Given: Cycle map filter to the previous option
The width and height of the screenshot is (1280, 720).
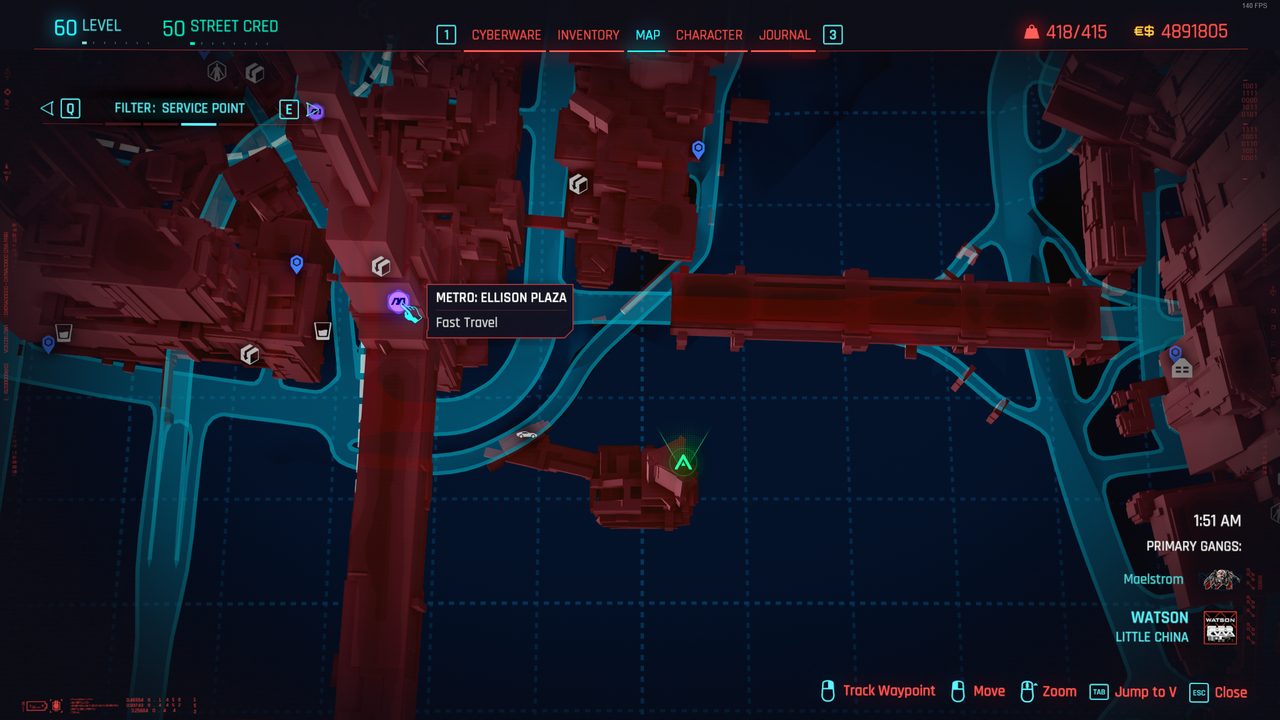Looking at the screenshot, I should [x=69, y=108].
